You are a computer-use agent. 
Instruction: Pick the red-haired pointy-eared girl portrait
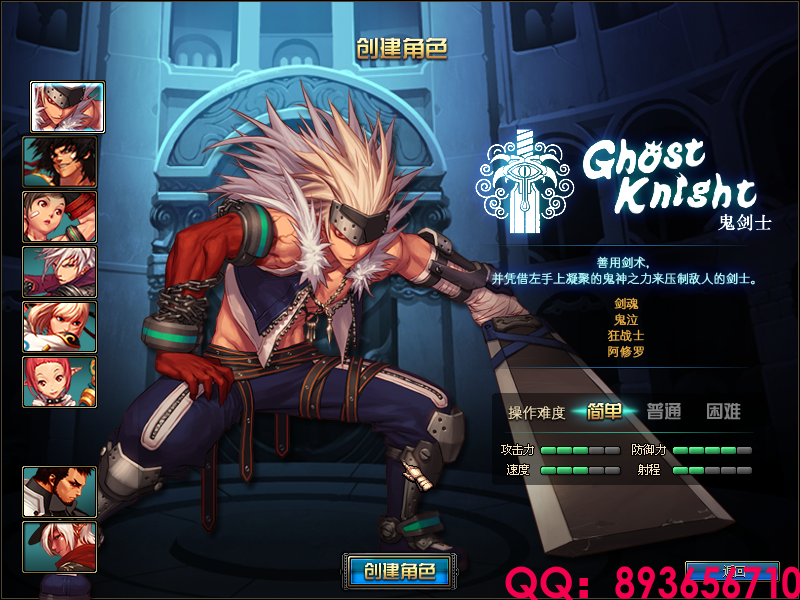[60, 382]
